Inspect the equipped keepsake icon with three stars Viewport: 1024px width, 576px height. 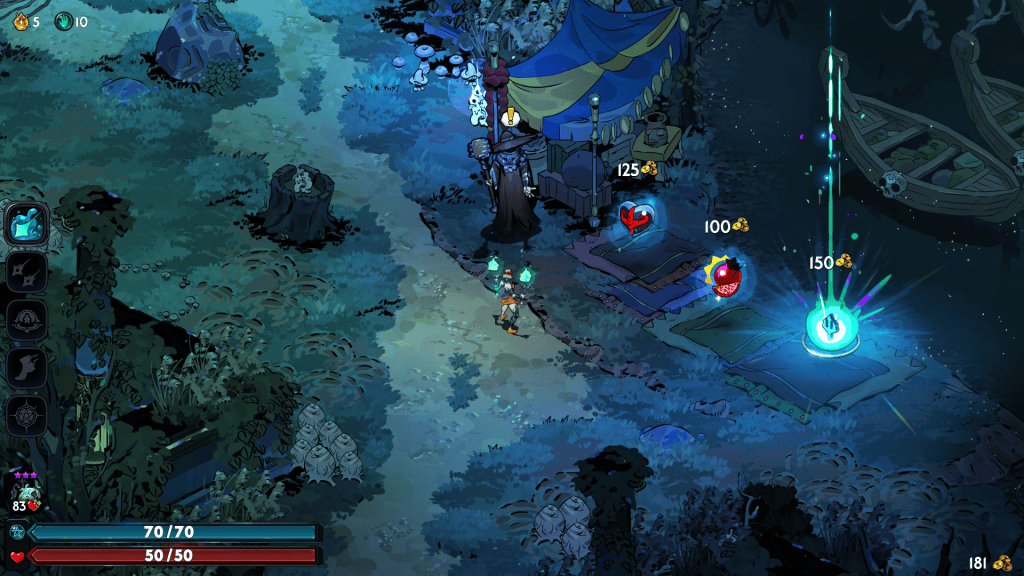pyautogui.click(x=25, y=492)
